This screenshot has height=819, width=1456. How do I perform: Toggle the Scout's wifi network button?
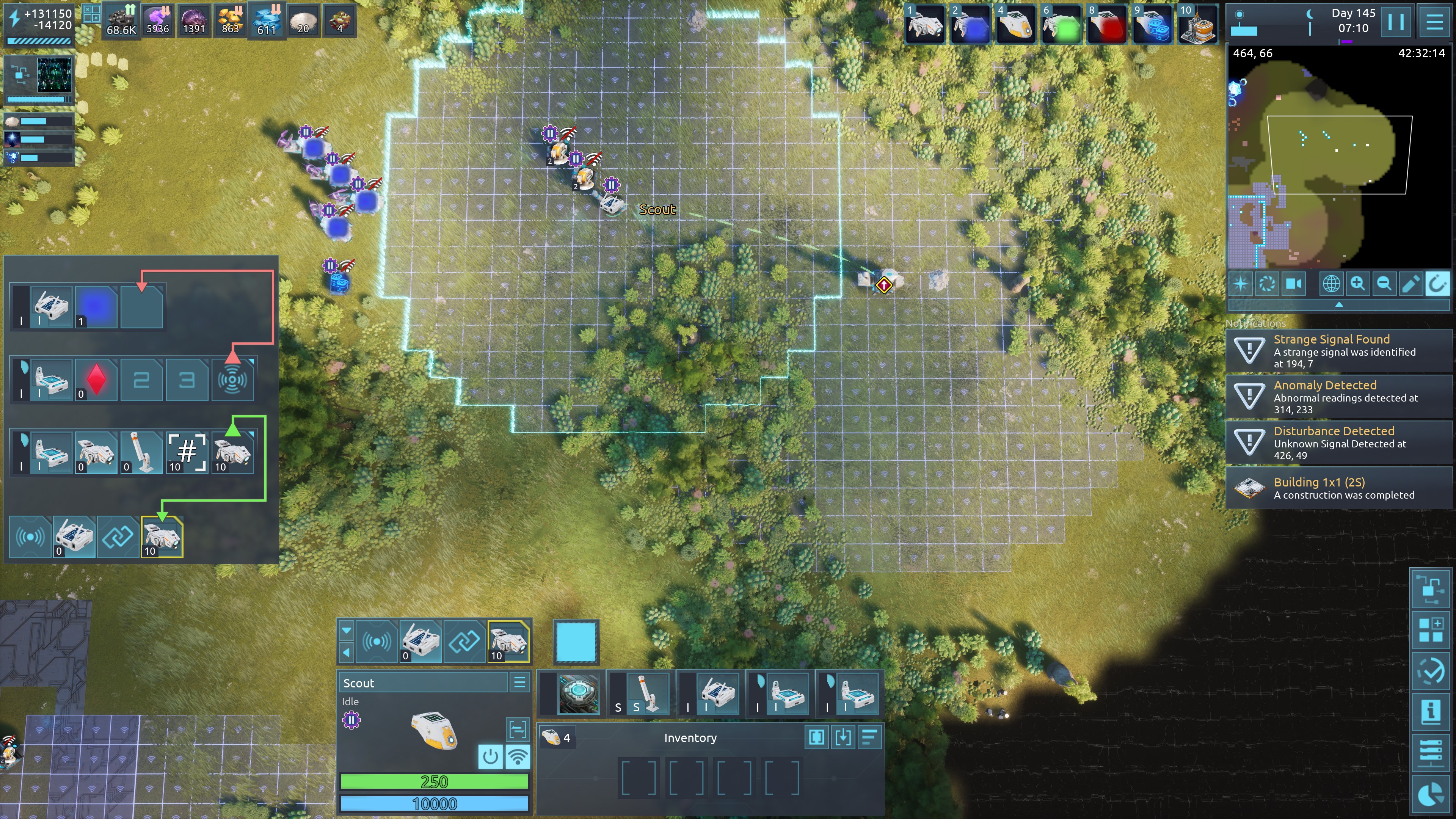pos(517,756)
